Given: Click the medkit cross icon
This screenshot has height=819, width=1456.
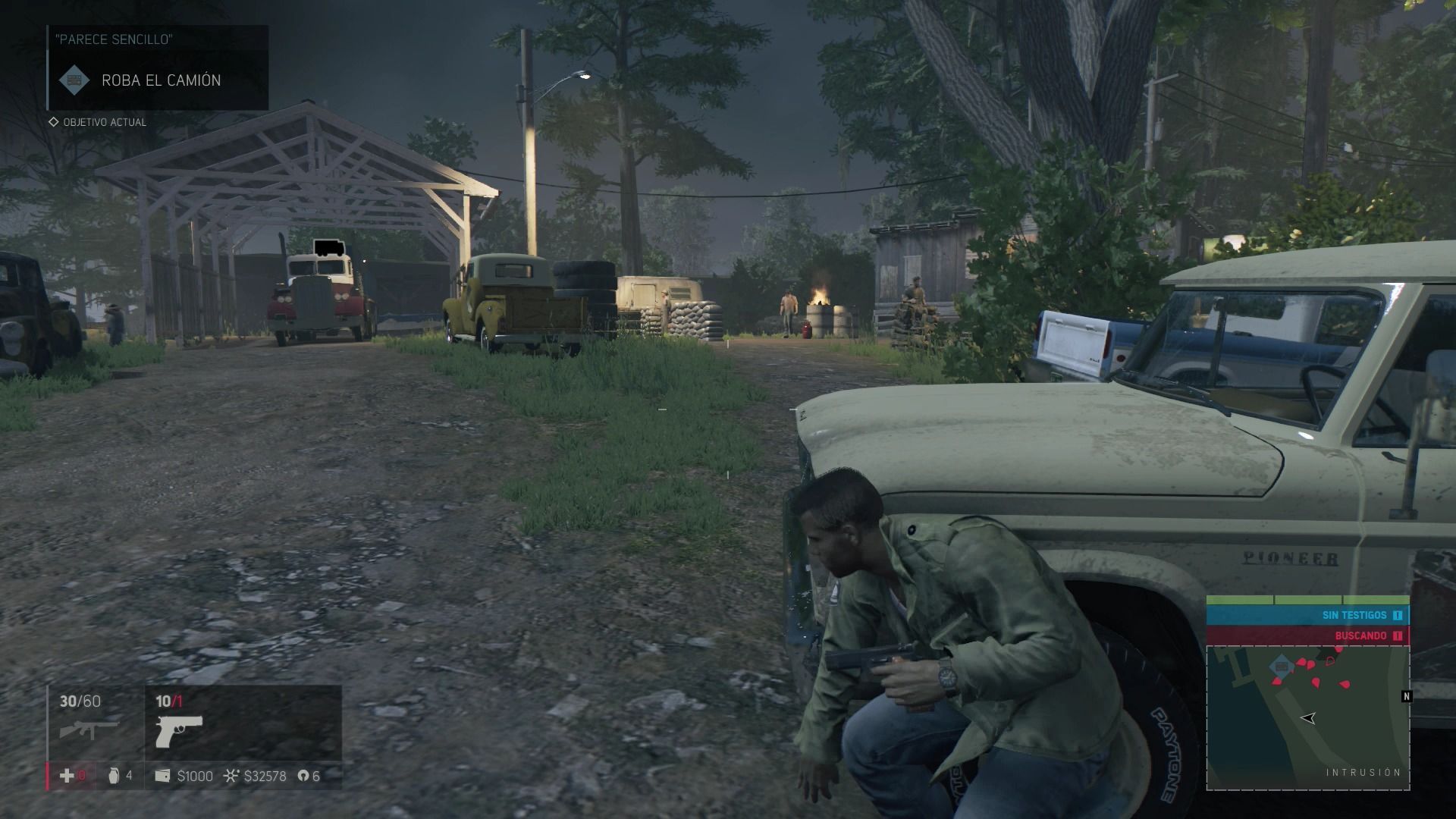Looking at the screenshot, I should click(67, 775).
